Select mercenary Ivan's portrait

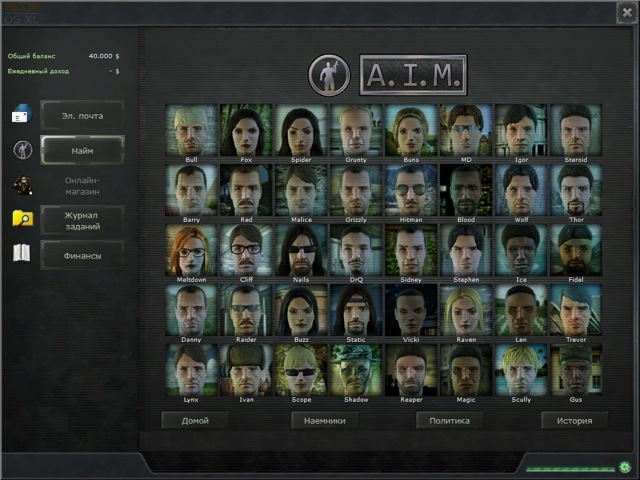pos(246,370)
